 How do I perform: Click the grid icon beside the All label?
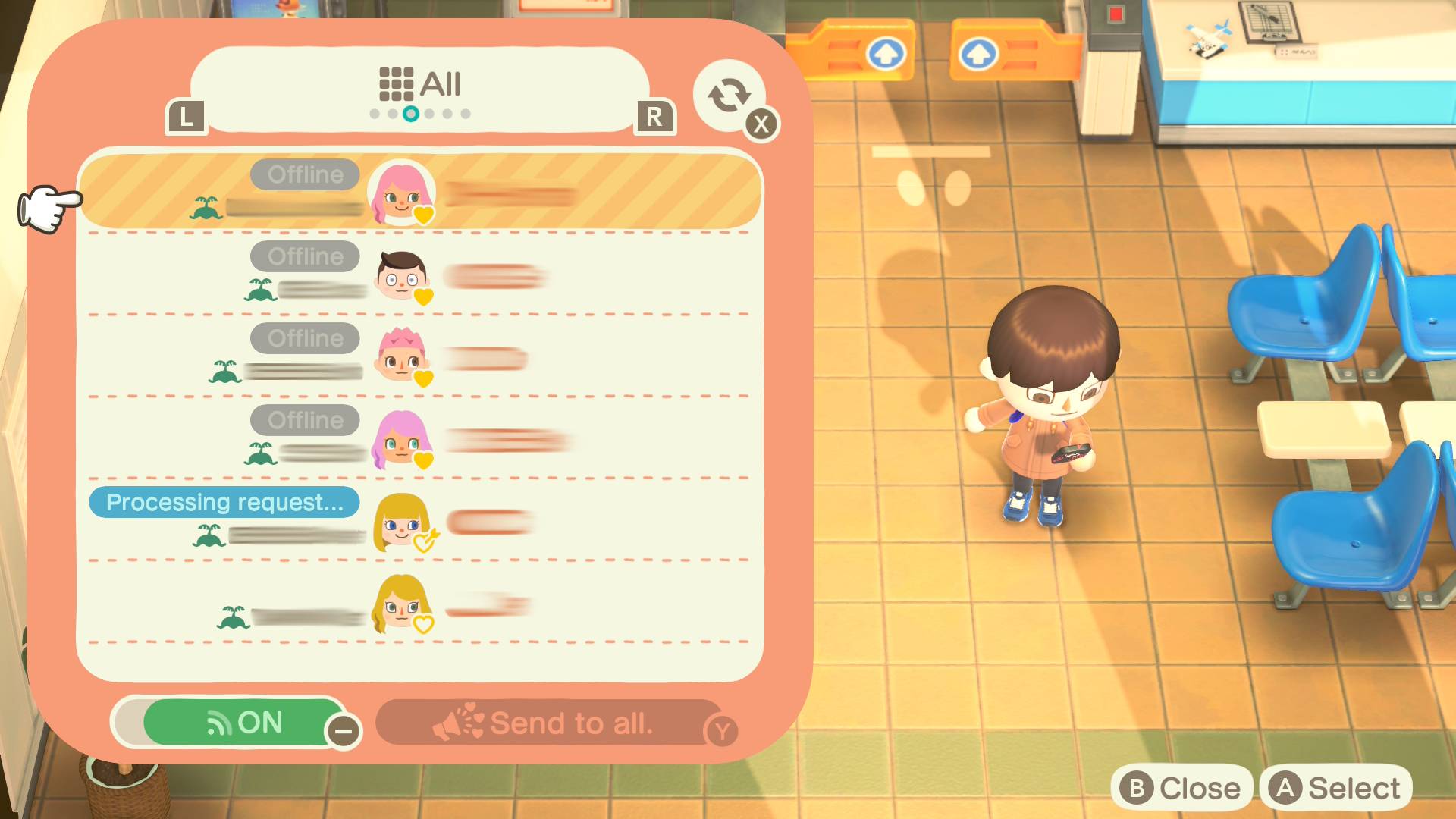(x=397, y=85)
